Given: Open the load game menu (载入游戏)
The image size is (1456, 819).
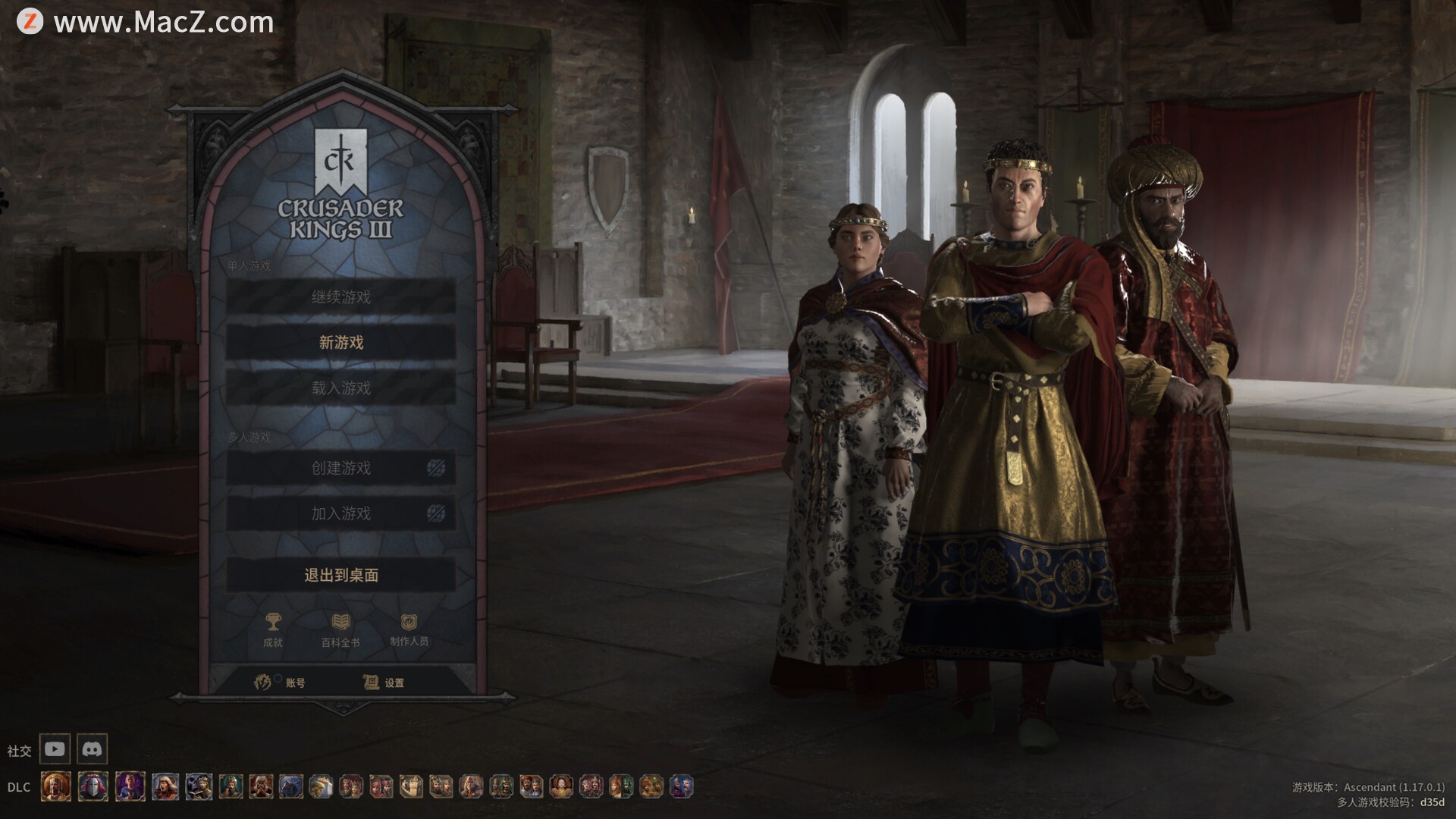Looking at the screenshot, I should [x=340, y=388].
